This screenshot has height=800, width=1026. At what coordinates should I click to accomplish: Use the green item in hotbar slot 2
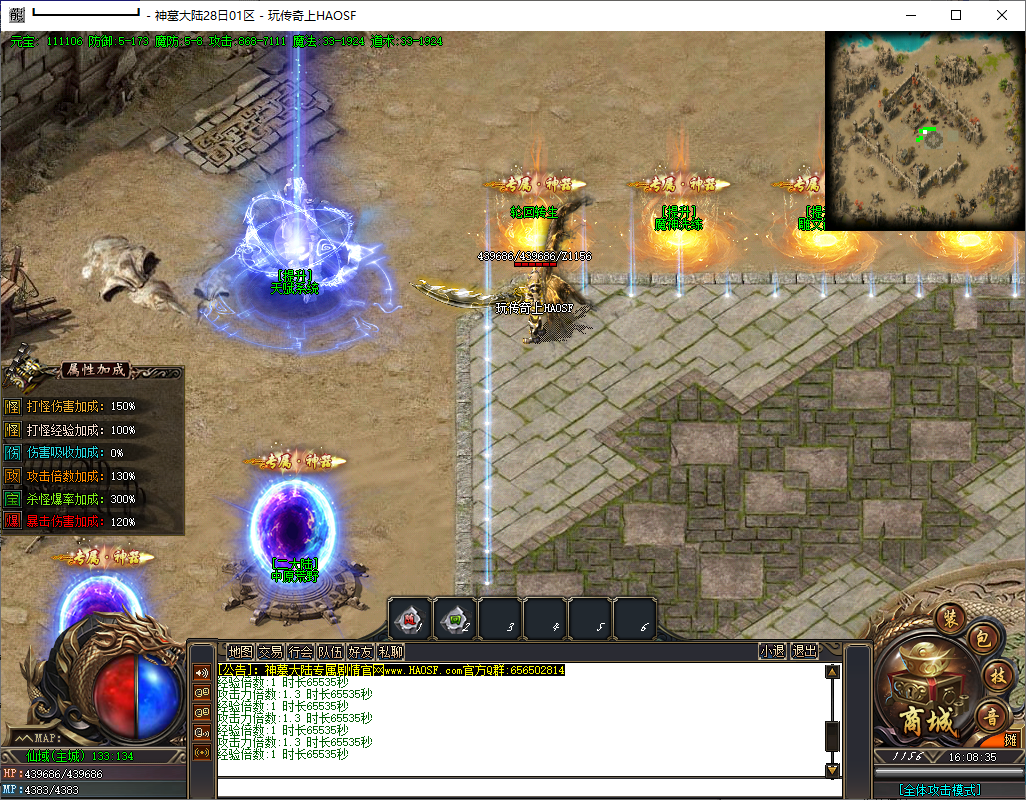point(455,619)
